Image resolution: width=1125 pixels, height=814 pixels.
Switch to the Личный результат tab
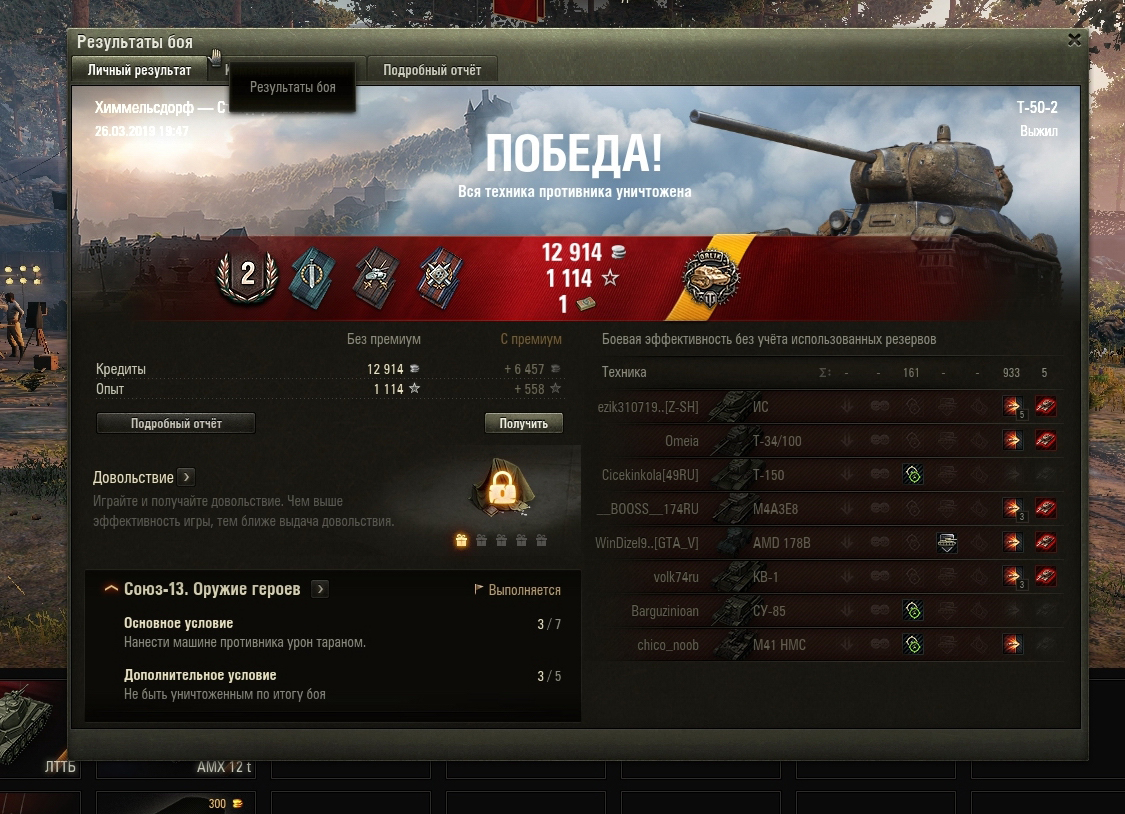(139, 70)
